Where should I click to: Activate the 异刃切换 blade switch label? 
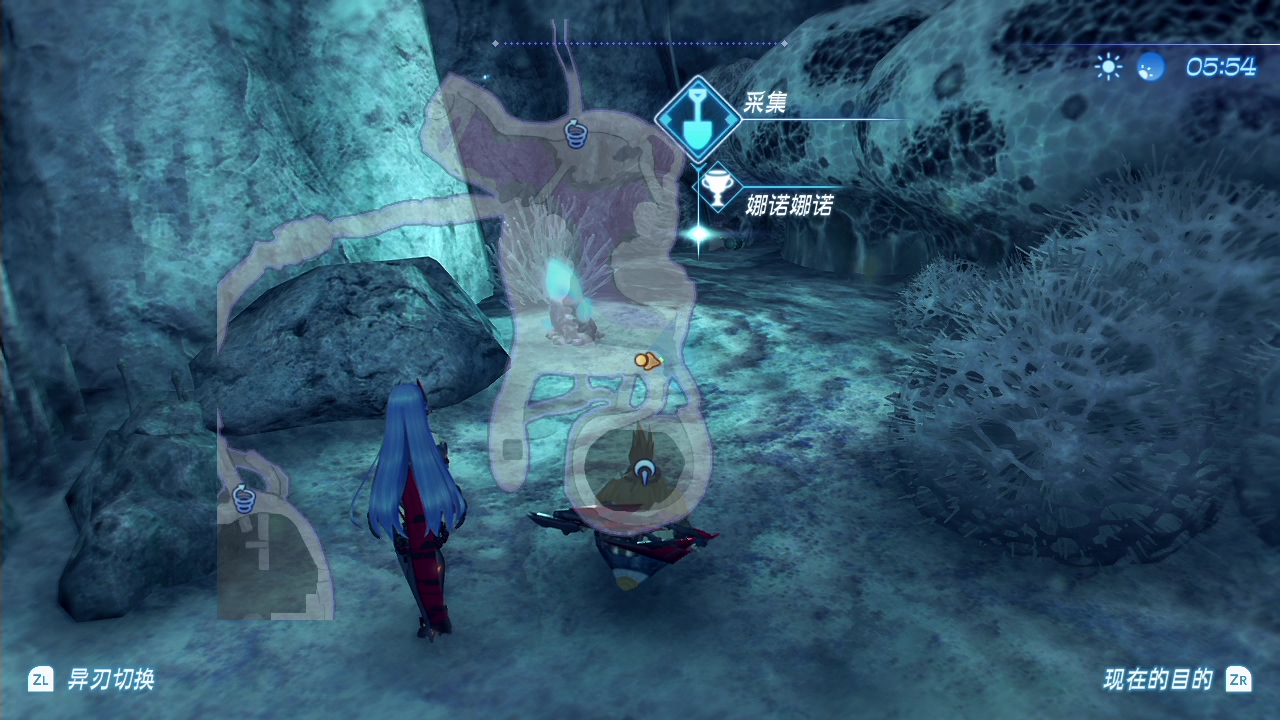pos(110,680)
